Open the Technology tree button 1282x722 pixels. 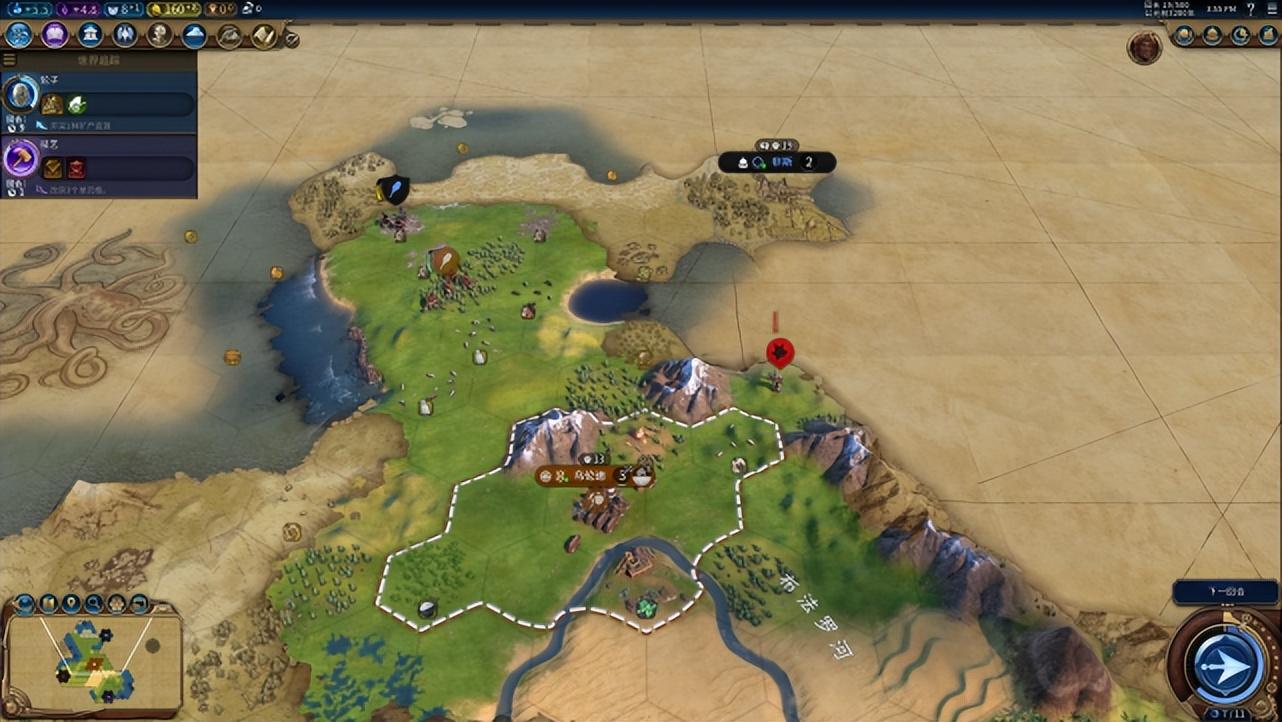pos(18,35)
